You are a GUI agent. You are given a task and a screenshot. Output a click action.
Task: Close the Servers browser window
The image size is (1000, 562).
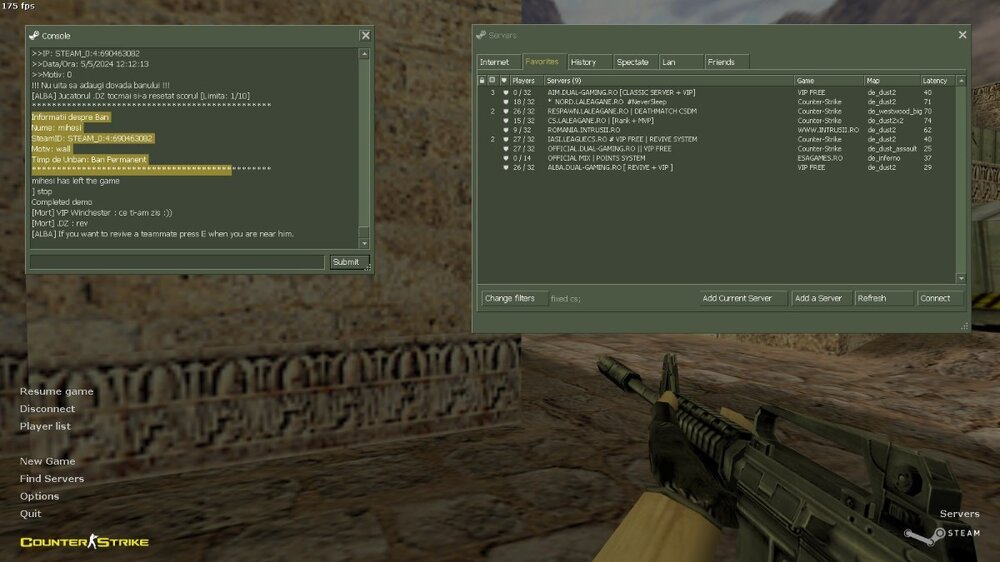pos(962,35)
